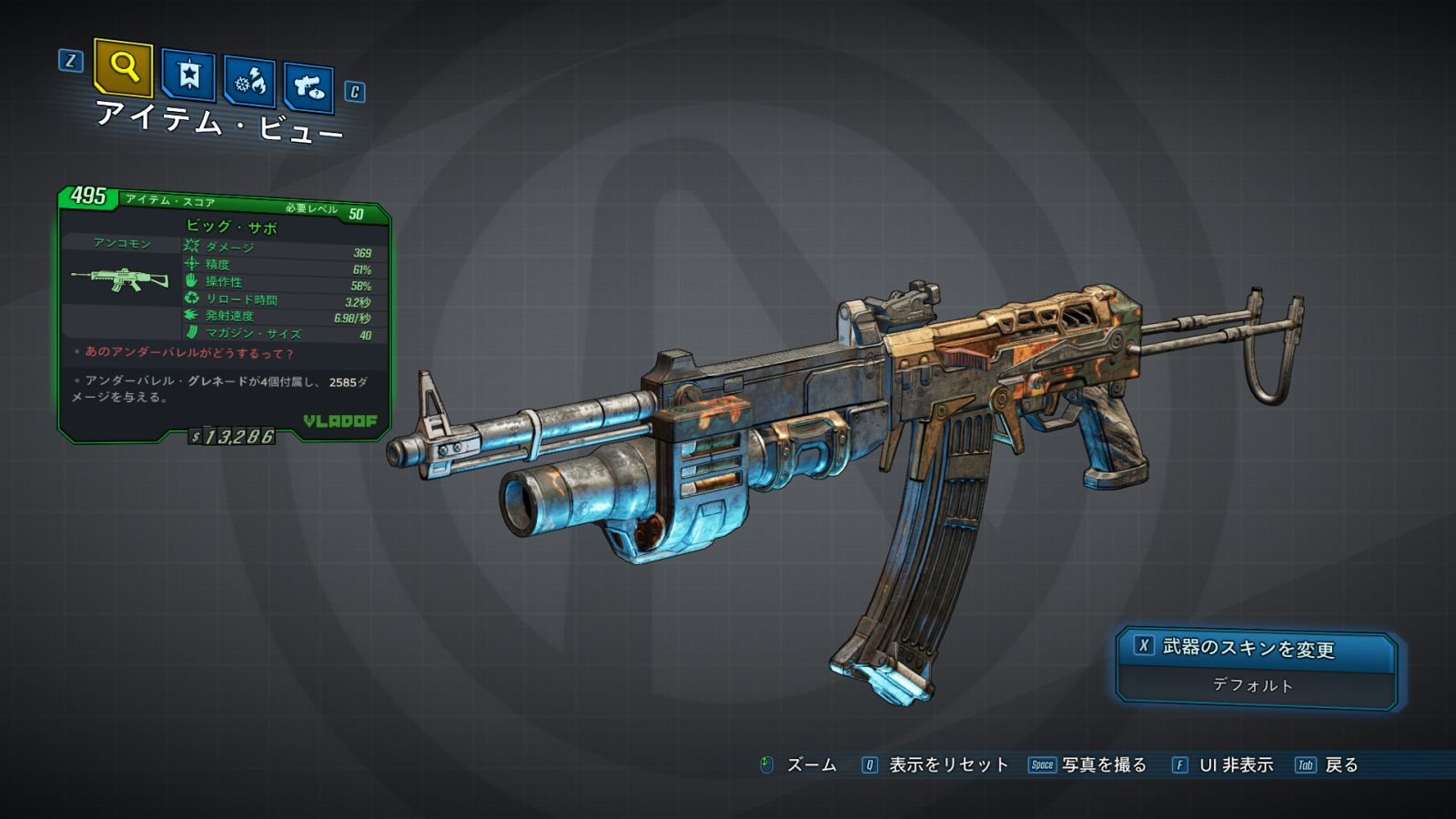The width and height of the screenshot is (1456, 819).
Task: Go back with the 戻る button
Action: pyautogui.click(x=1340, y=765)
